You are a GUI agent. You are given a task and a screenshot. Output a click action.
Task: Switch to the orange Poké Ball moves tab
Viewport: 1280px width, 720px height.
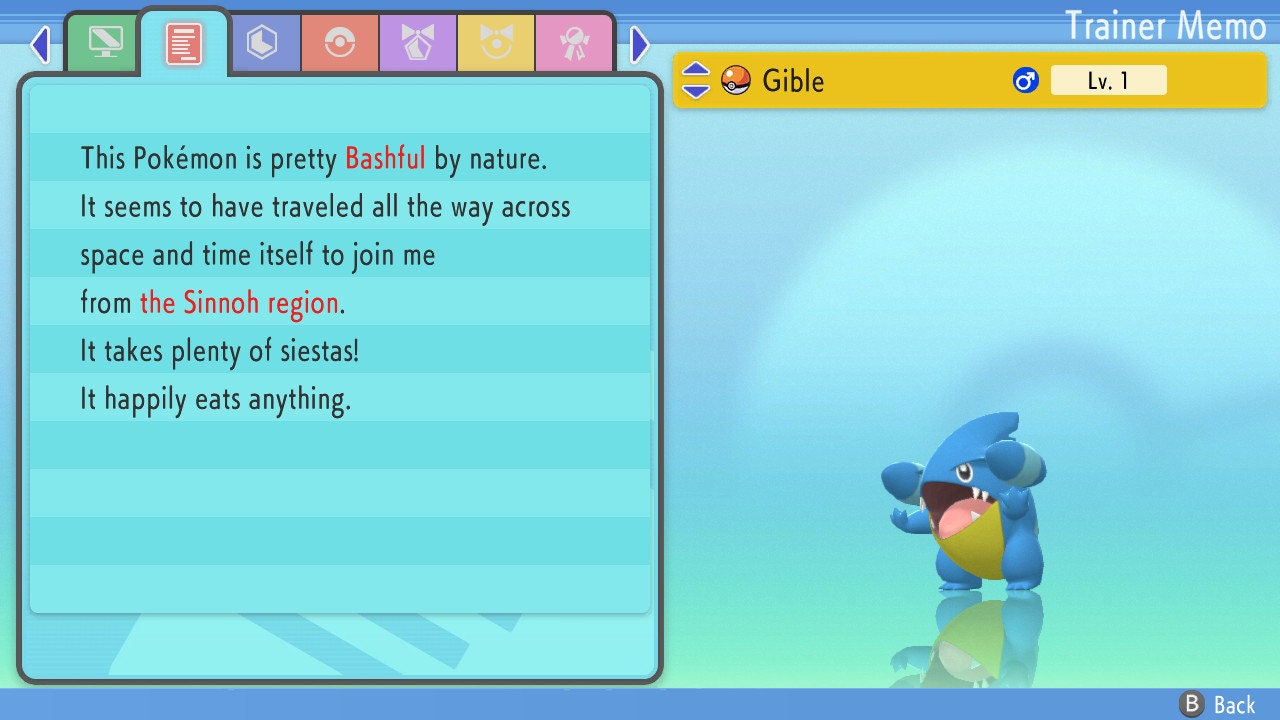340,42
